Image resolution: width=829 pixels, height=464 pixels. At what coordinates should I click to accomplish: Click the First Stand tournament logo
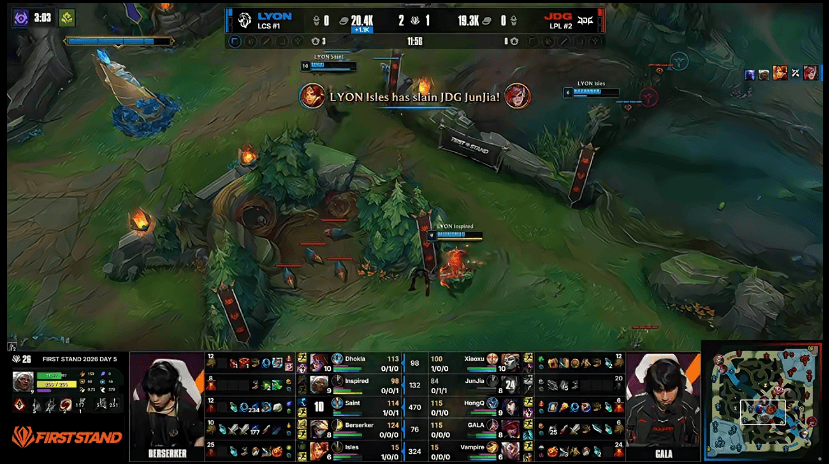coord(67,436)
